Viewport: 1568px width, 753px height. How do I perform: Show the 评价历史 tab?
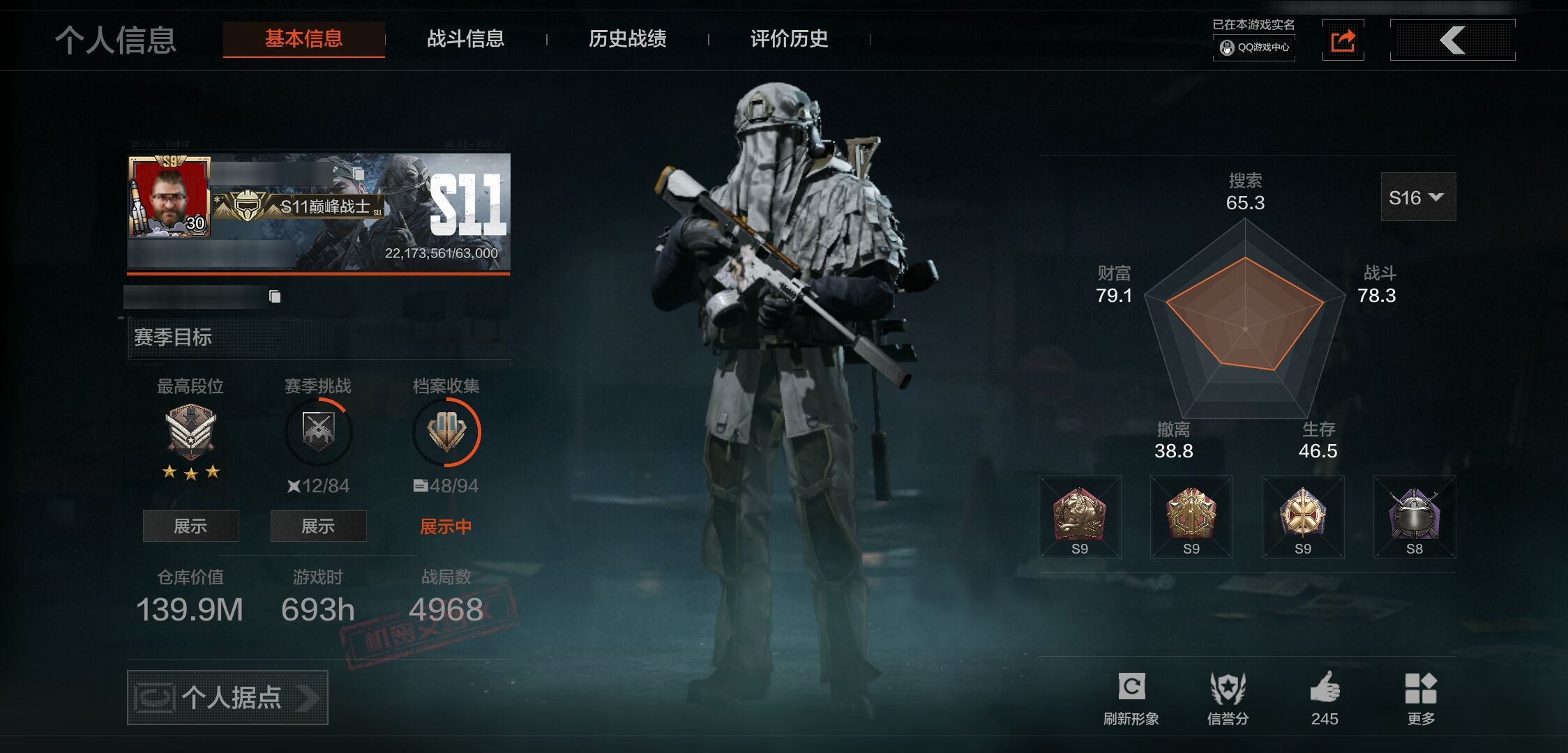[789, 39]
